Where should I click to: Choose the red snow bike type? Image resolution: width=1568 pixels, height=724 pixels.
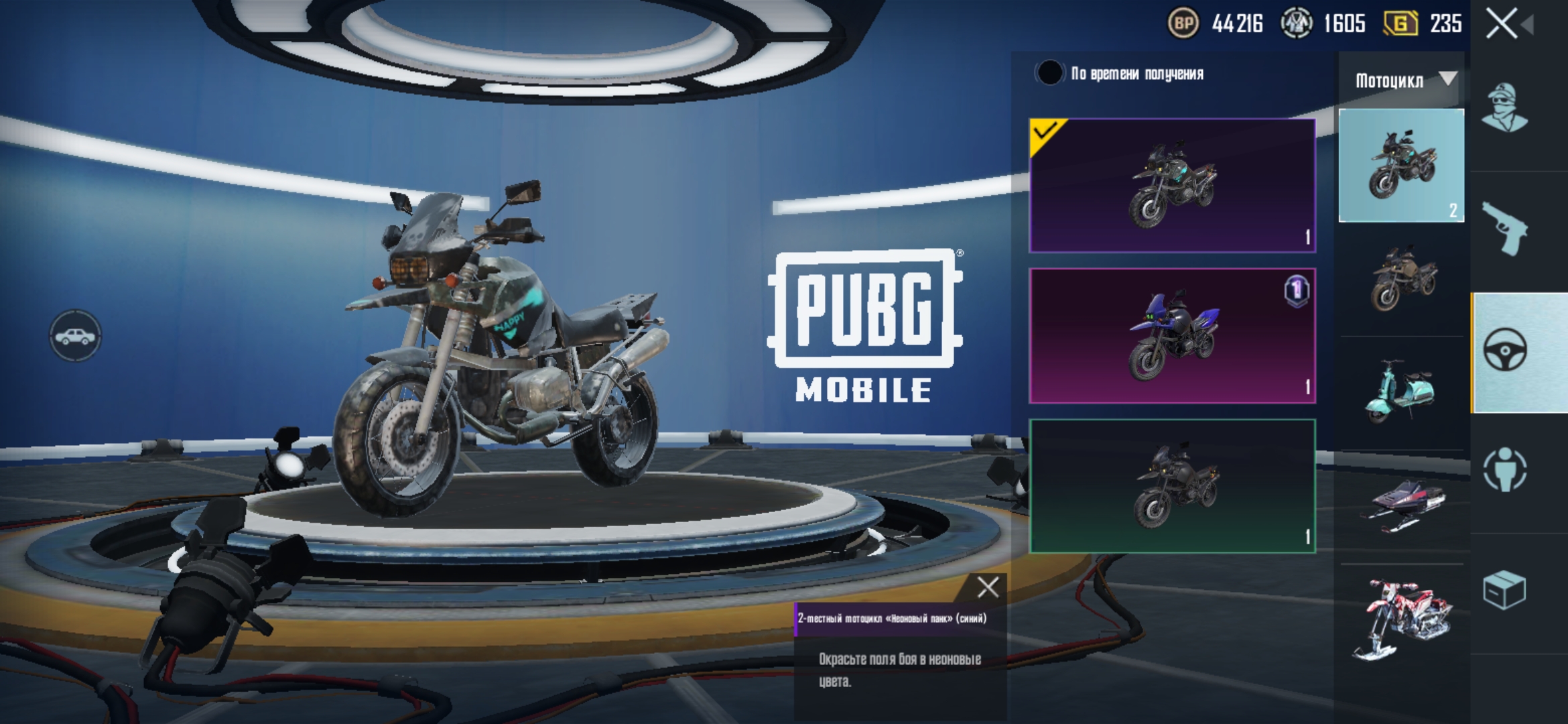(1402, 619)
